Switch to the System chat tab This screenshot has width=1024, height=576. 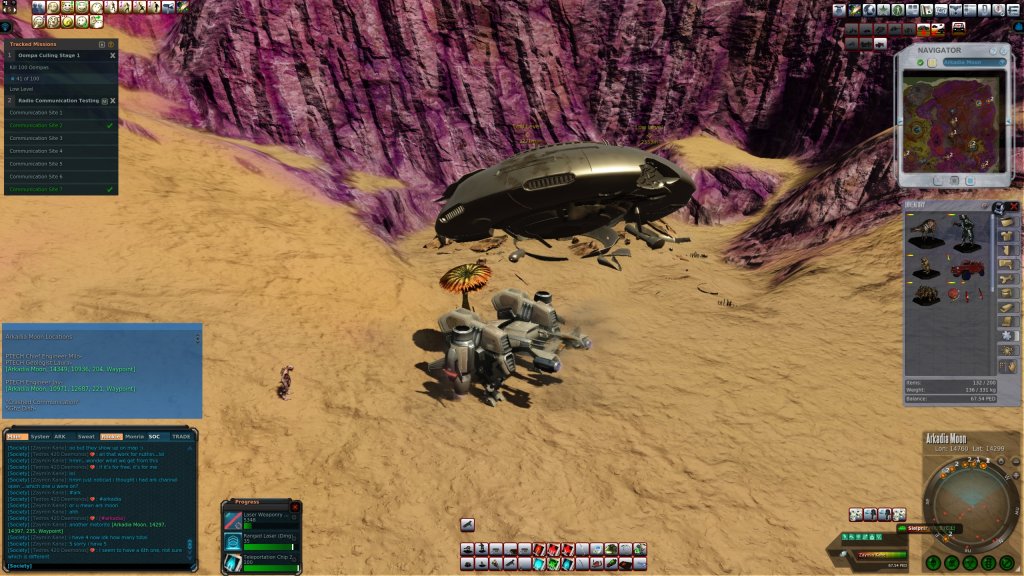tap(40, 436)
